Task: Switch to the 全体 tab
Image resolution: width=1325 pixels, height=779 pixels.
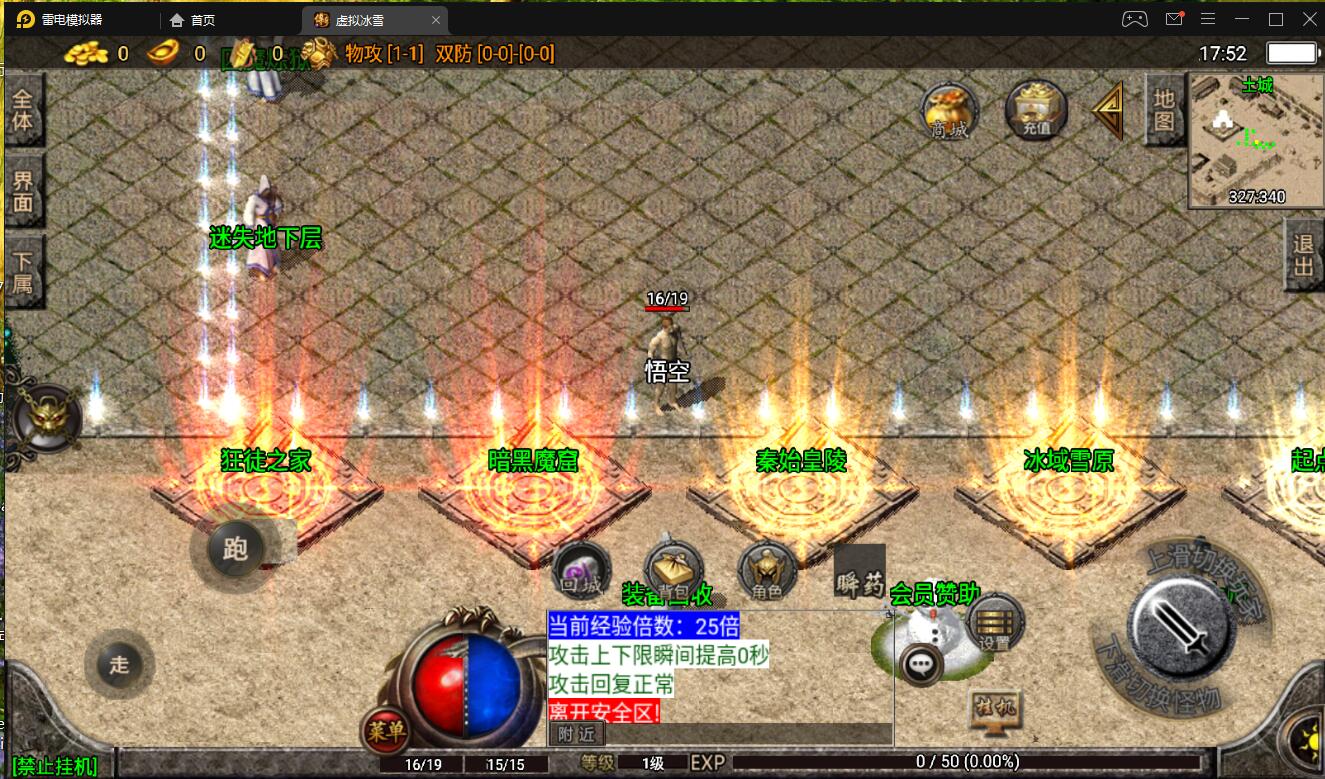Action: 23,110
